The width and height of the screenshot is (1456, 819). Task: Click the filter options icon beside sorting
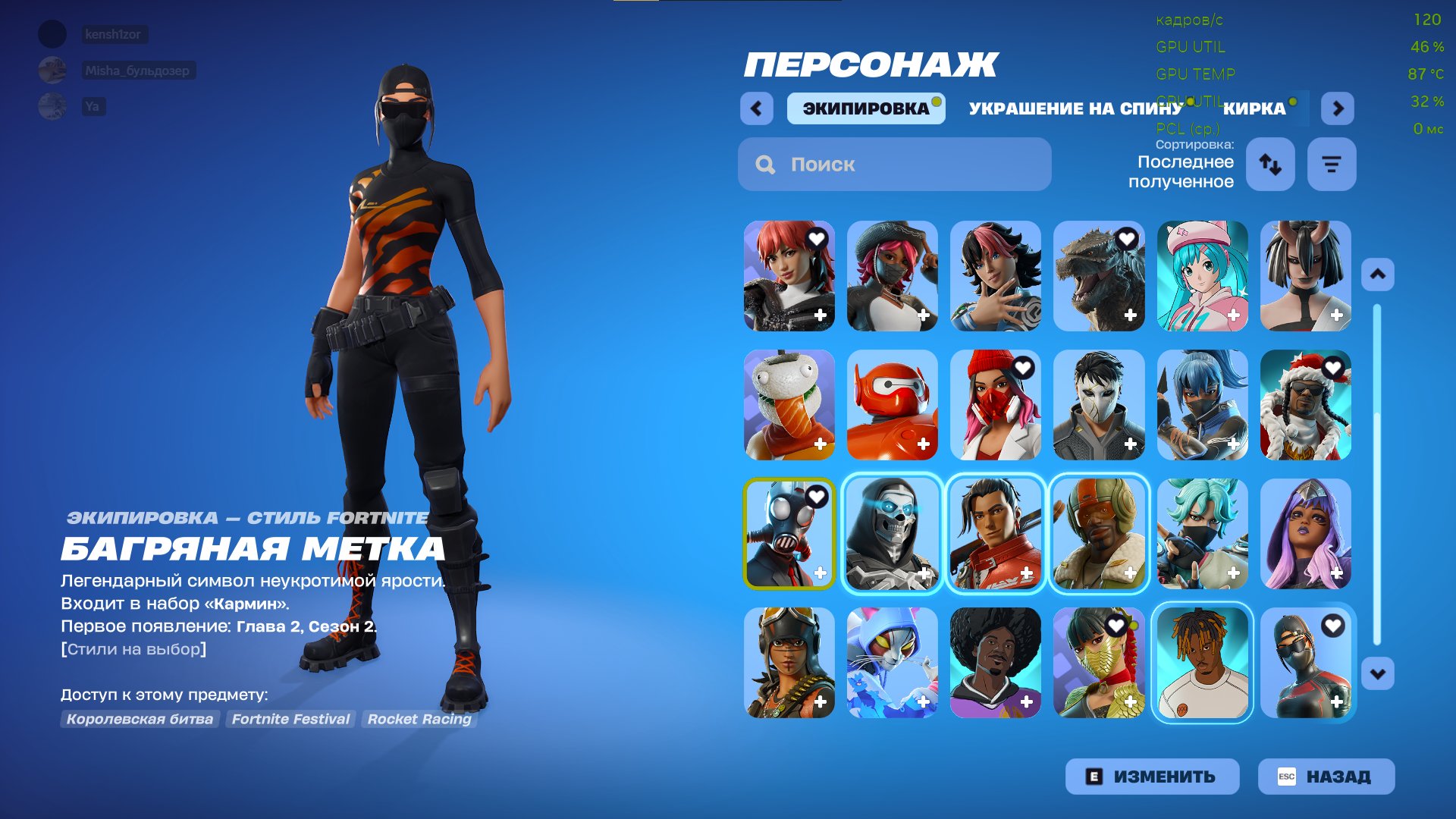1331,164
